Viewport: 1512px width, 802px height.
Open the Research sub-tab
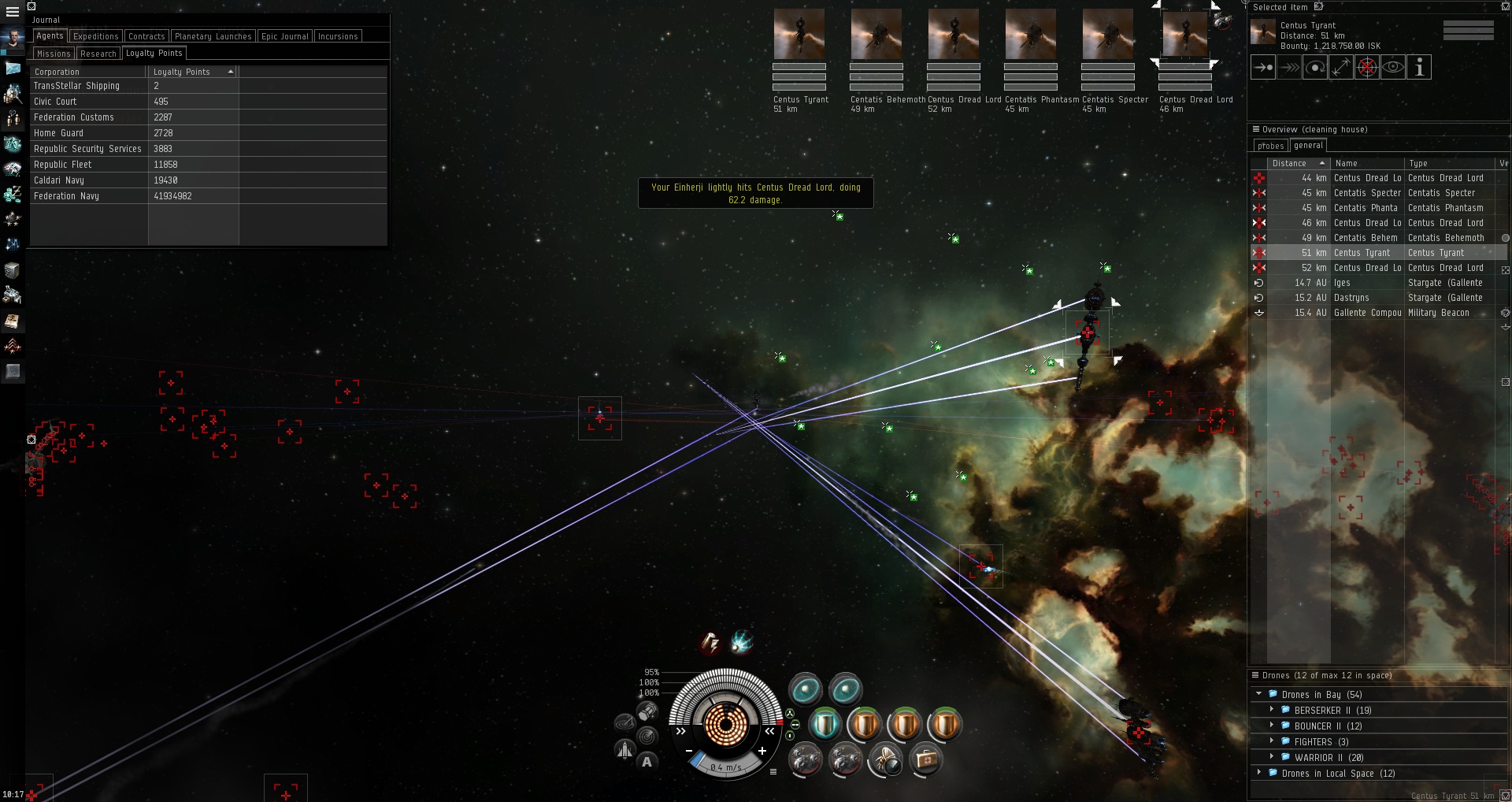pyautogui.click(x=98, y=54)
